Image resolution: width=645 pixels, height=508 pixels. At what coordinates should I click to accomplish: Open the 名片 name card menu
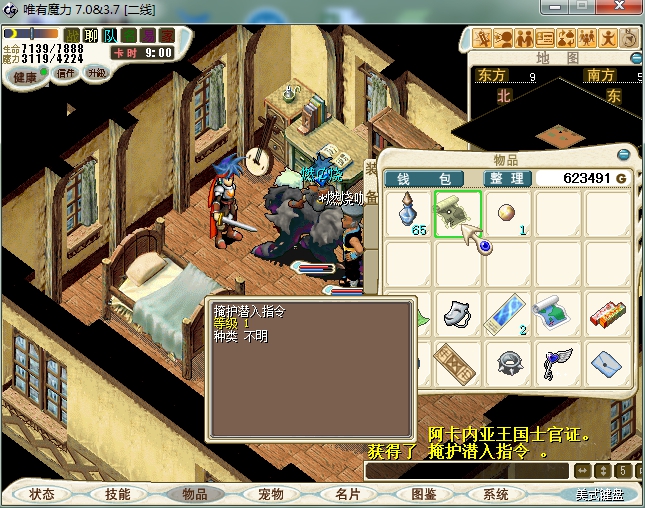(347, 494)
